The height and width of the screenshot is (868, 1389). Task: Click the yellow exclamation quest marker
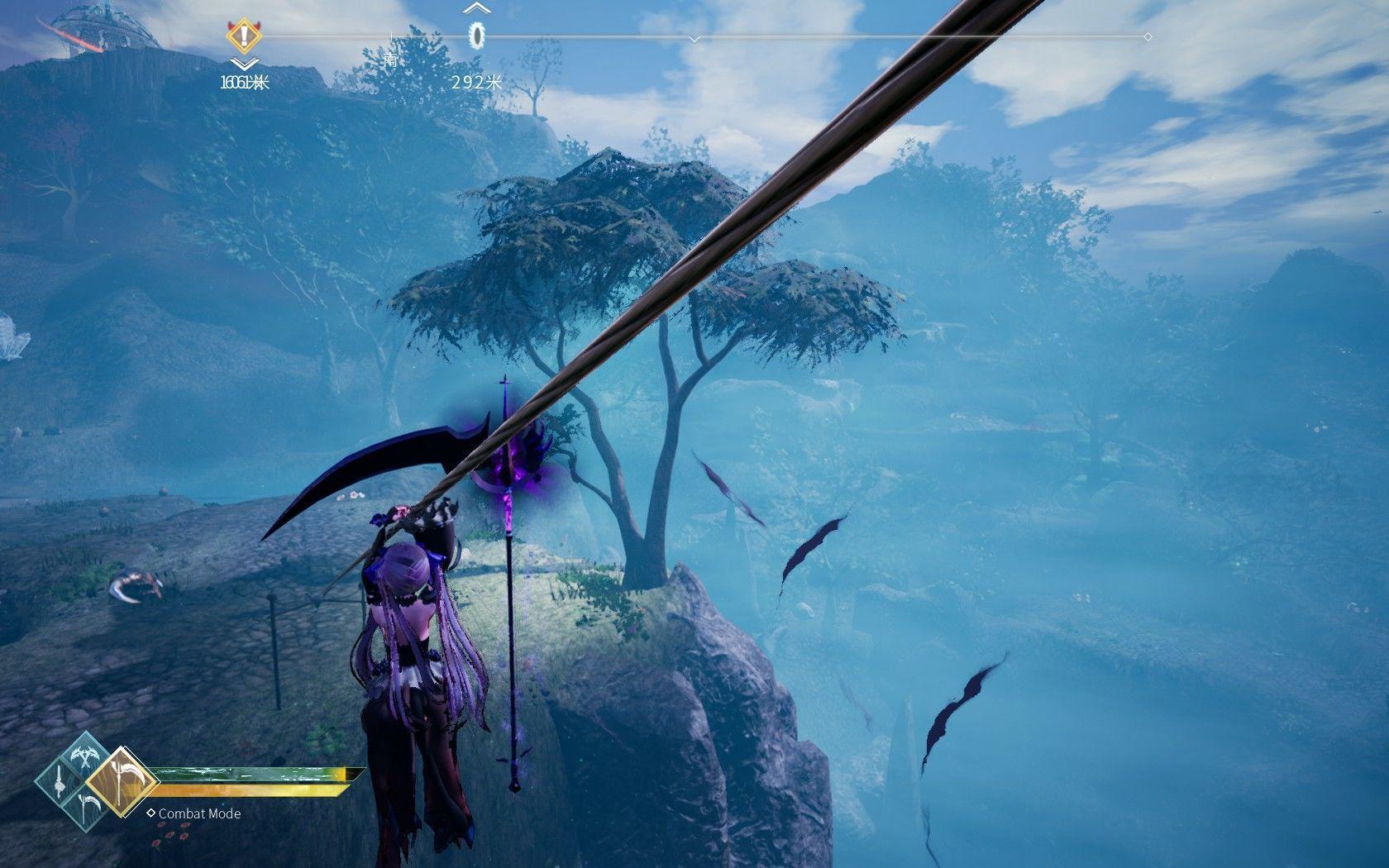click(x=241, y=36)
